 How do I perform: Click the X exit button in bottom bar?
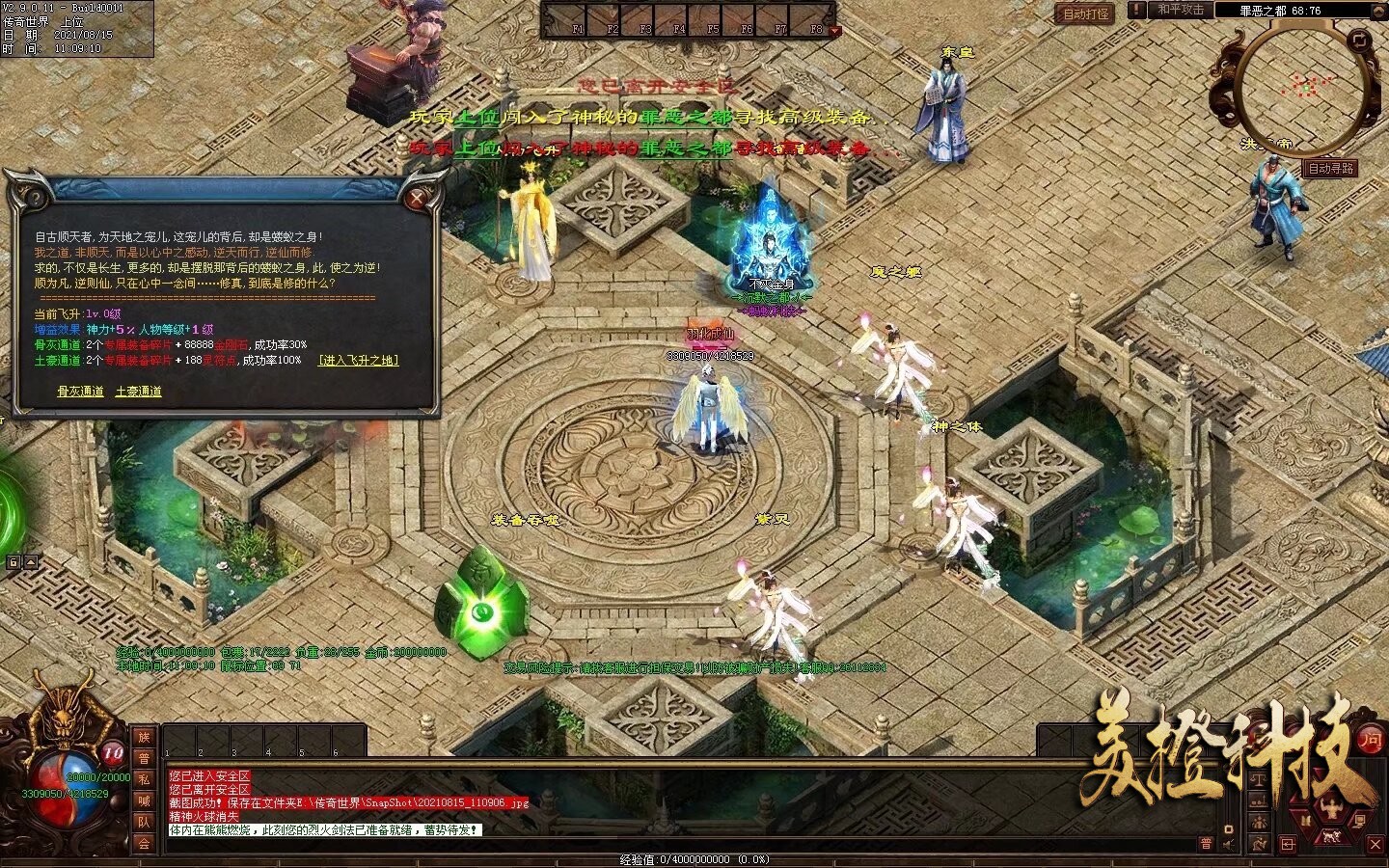click(x=1375, y=844)
